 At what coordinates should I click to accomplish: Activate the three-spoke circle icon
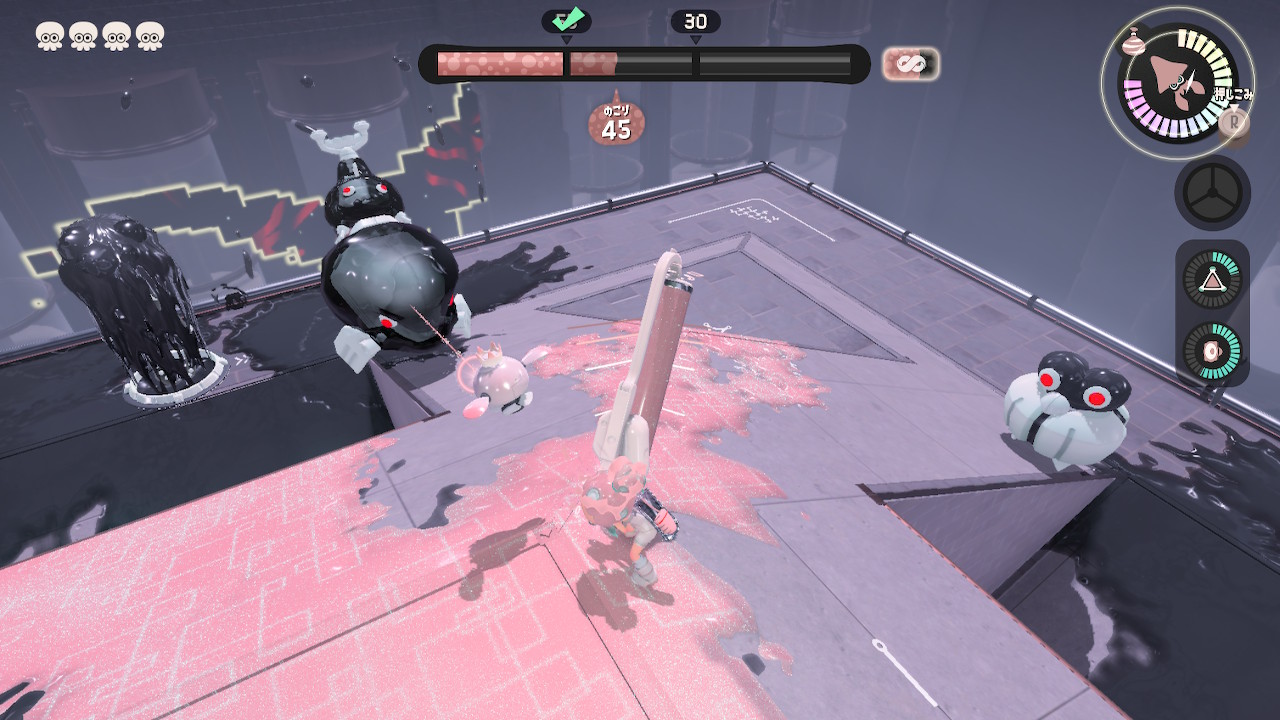pos(1212,193)
